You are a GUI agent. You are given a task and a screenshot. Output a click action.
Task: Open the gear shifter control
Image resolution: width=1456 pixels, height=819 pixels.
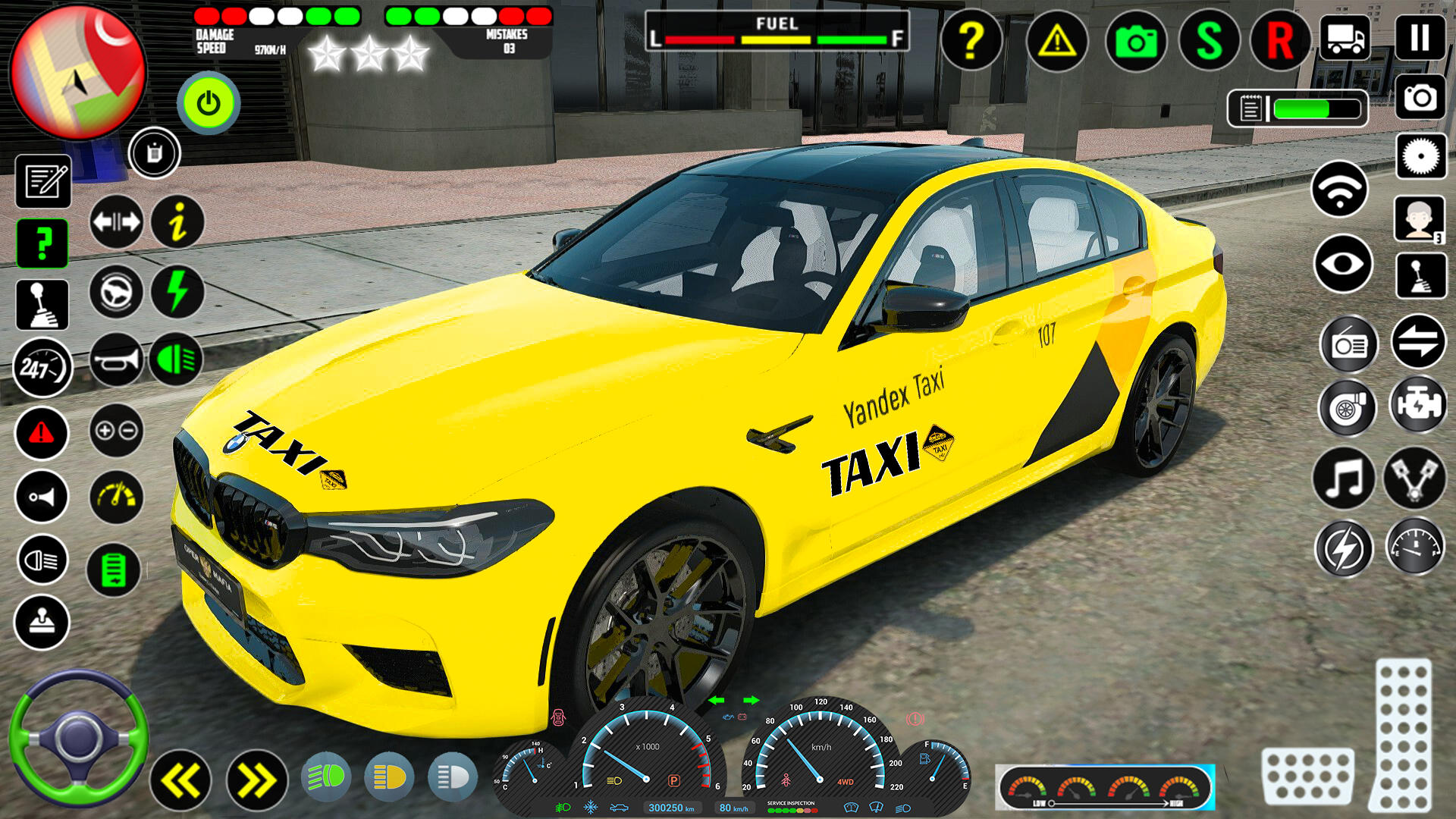pos(42,303)
